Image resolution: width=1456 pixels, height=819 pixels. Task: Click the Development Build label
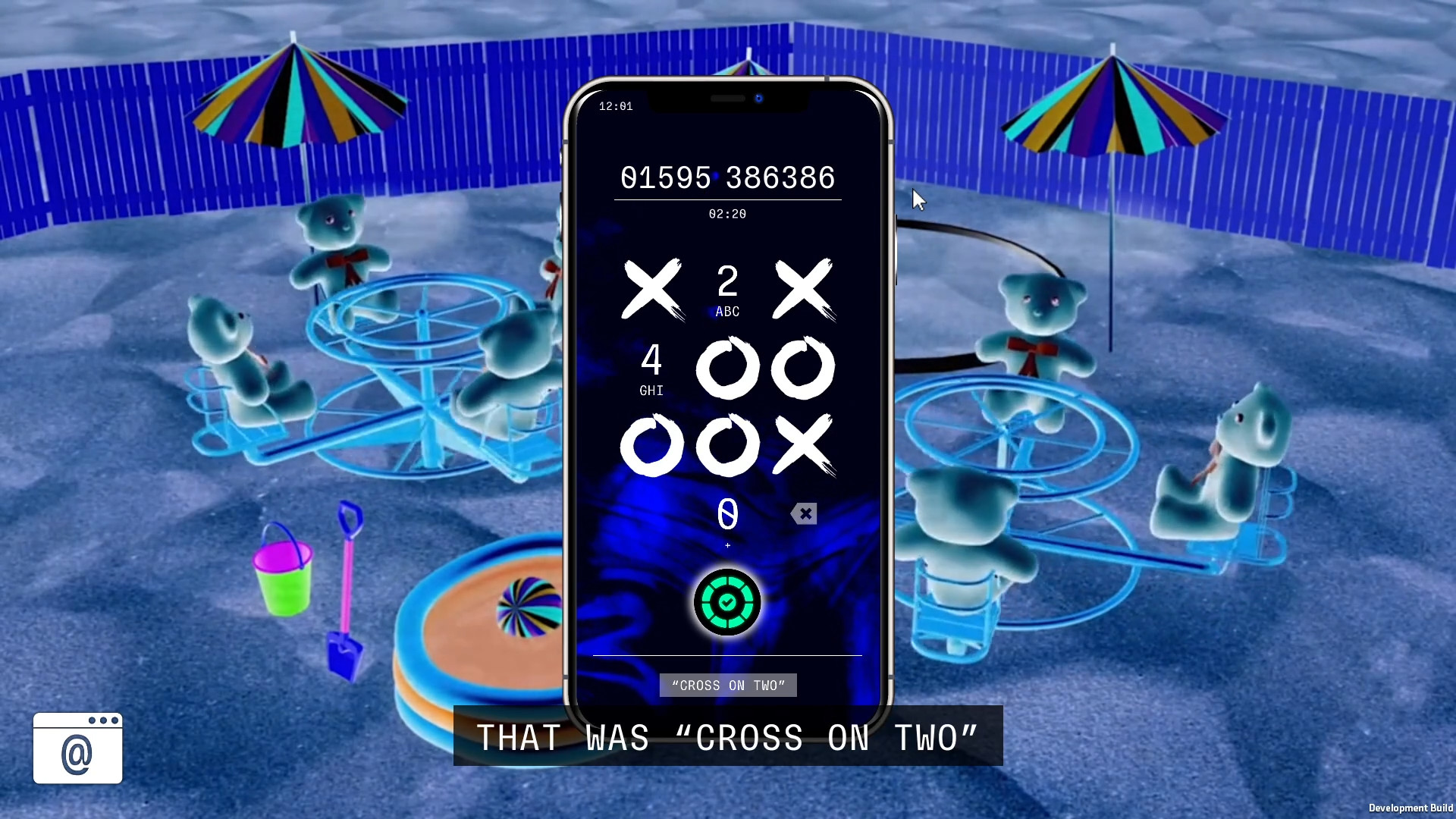click(x=1412, y=808)
